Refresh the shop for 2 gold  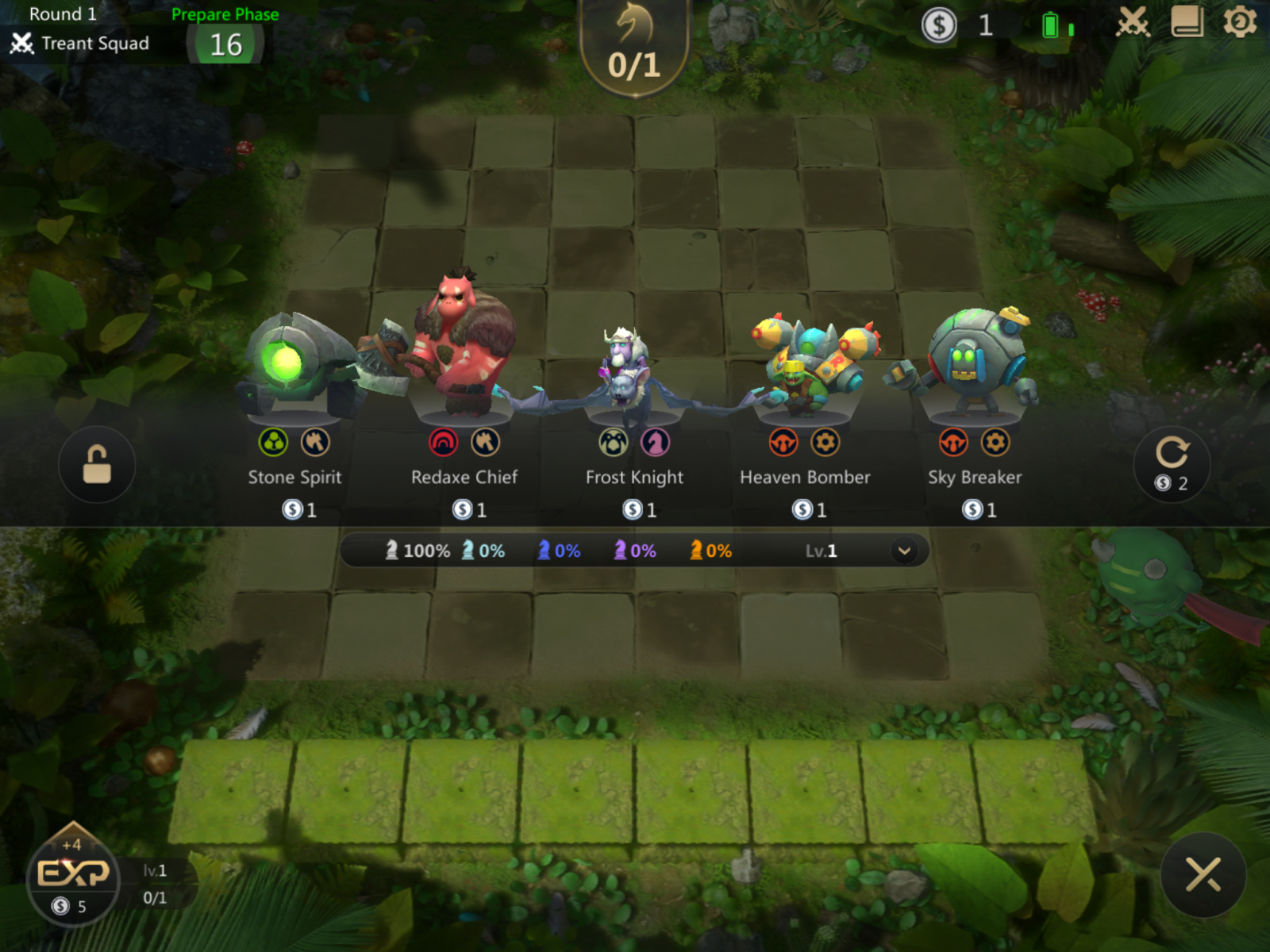pyautogui.click(x=1172, y=464)
